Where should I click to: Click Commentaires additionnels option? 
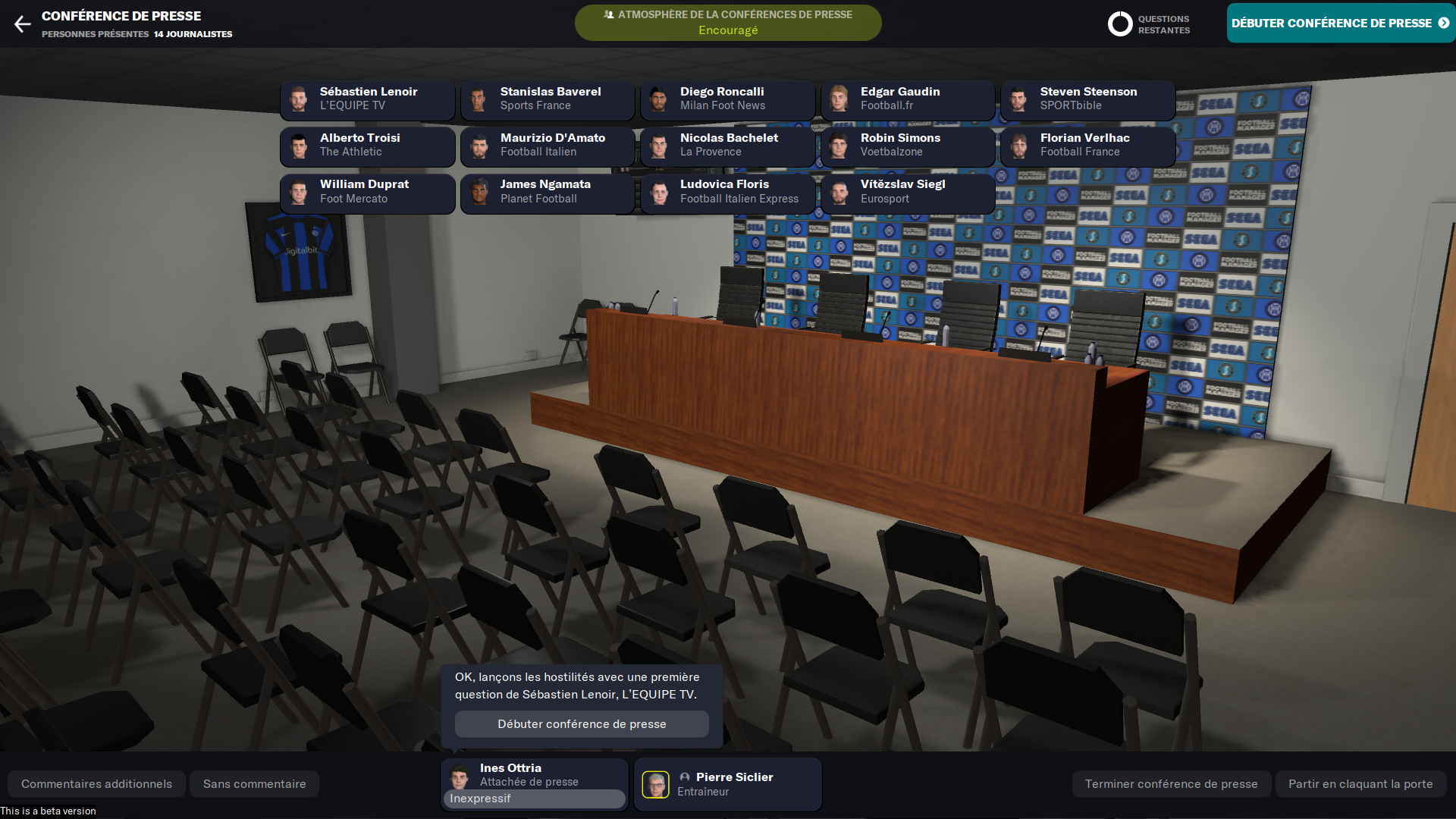tap(96, 783)
